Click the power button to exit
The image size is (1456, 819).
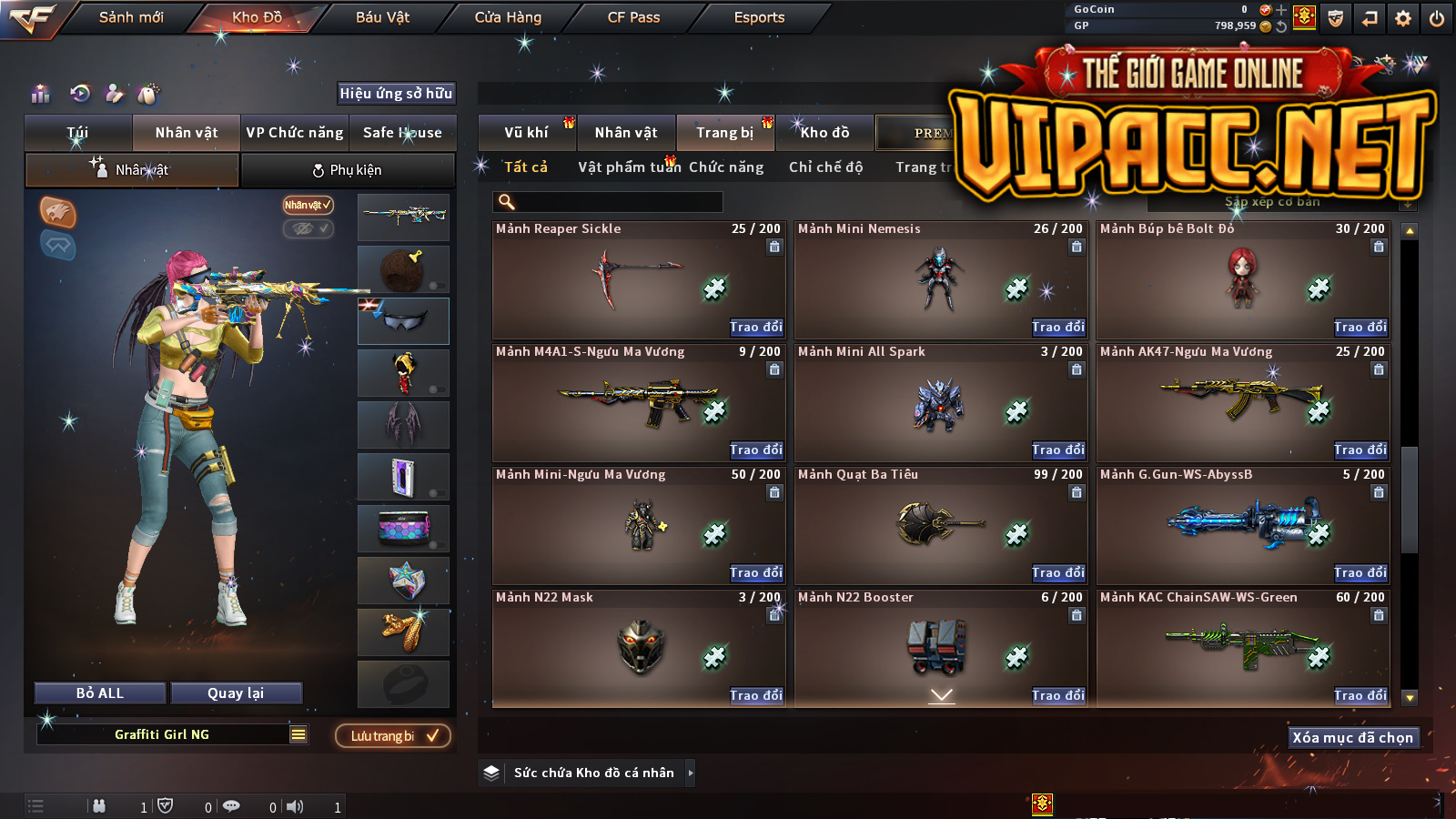click(x=1437, y=18)
